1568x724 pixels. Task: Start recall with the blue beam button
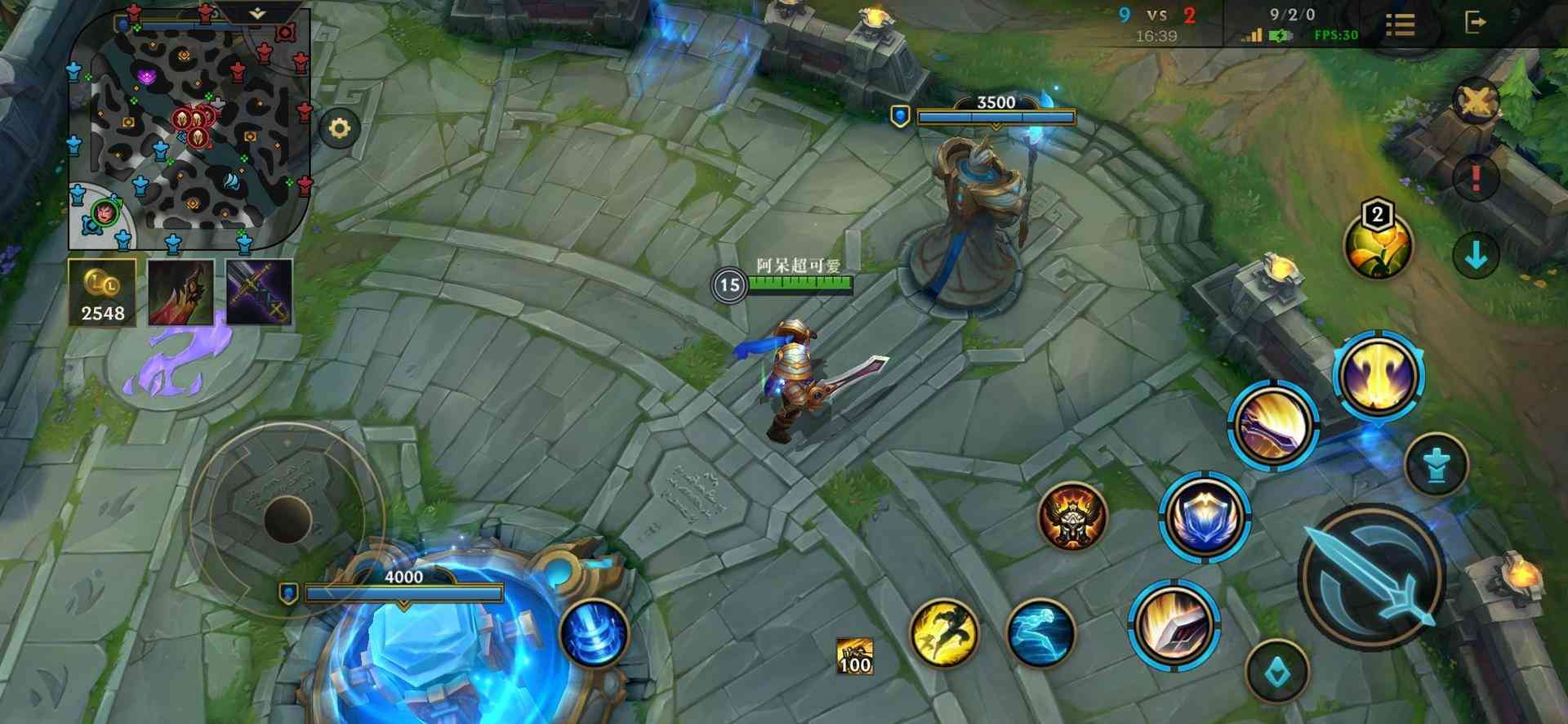(x=595, y=632)
